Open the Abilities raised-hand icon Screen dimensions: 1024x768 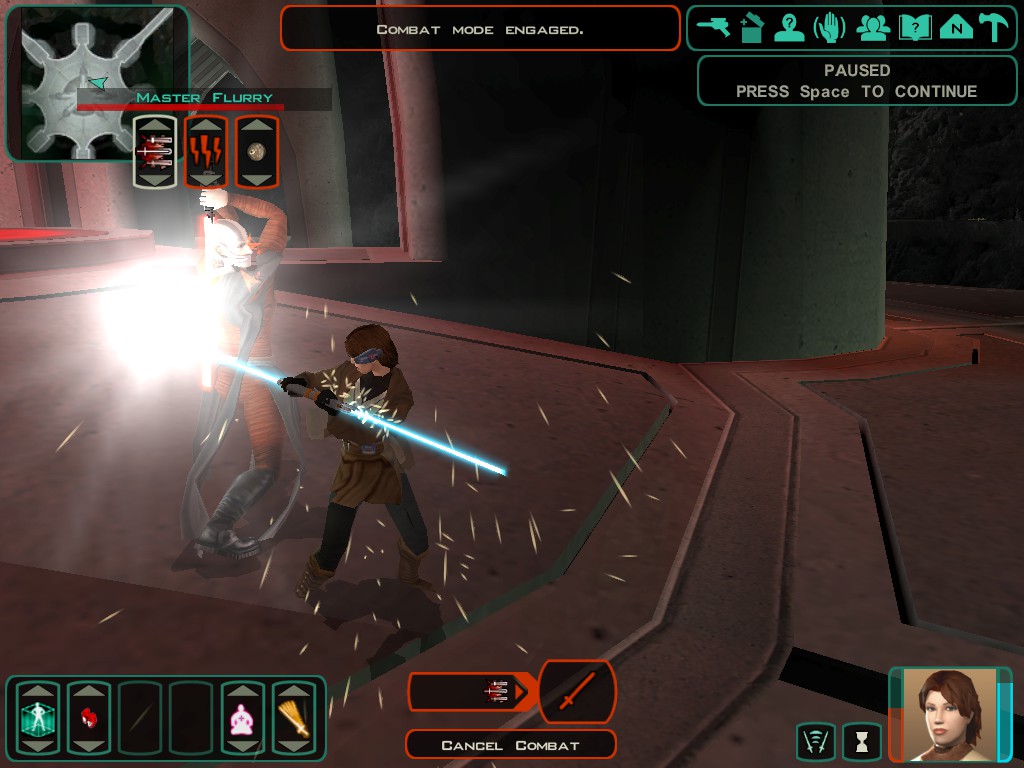click(830, 28)
